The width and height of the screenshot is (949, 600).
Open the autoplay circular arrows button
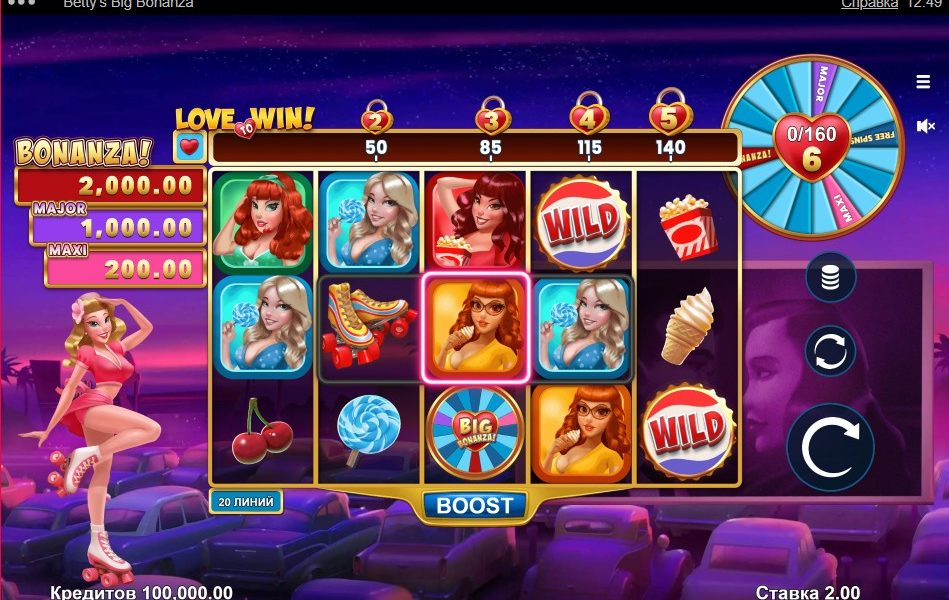tap(830, 351)
